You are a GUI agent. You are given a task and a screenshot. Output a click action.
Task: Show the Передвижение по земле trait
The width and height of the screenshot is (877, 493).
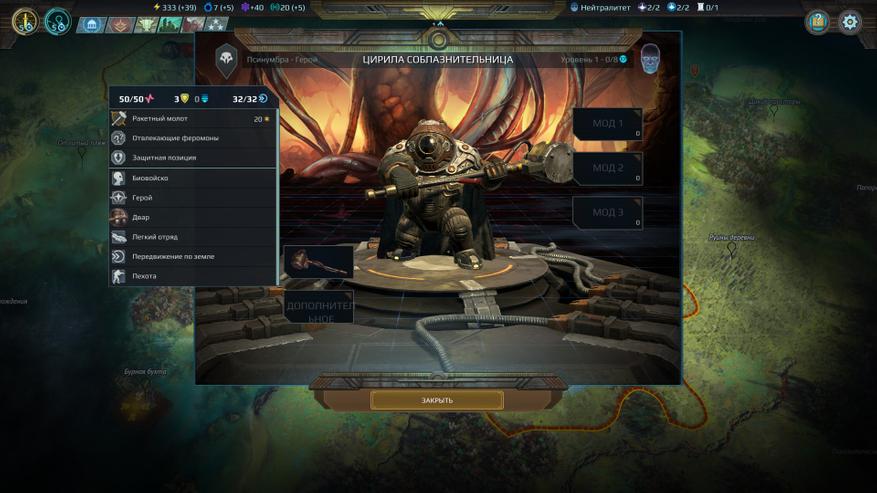[193, 256]
